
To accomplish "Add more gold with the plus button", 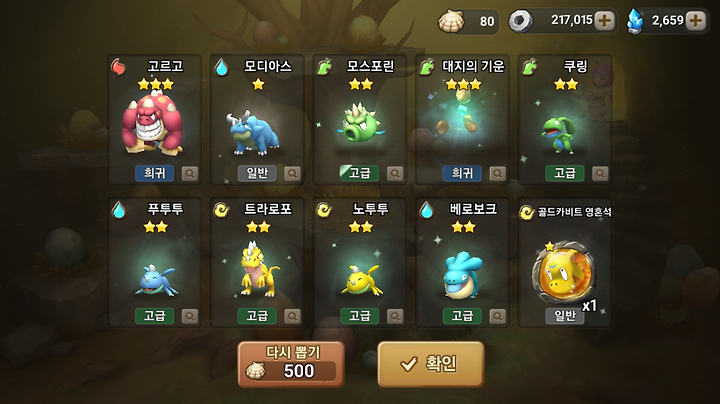I will coord(604,20).
